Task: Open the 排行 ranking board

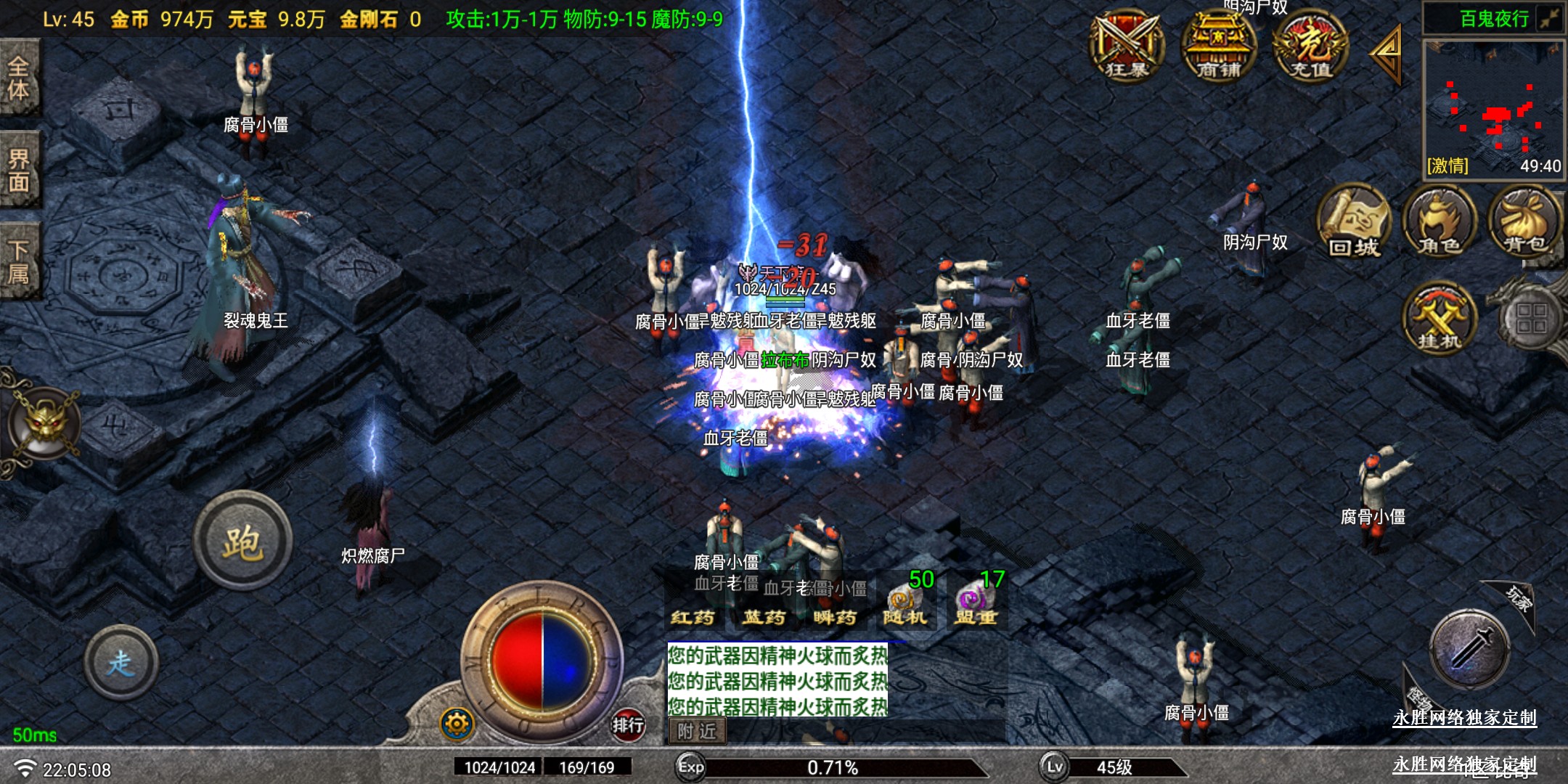Action: point(628,724)
